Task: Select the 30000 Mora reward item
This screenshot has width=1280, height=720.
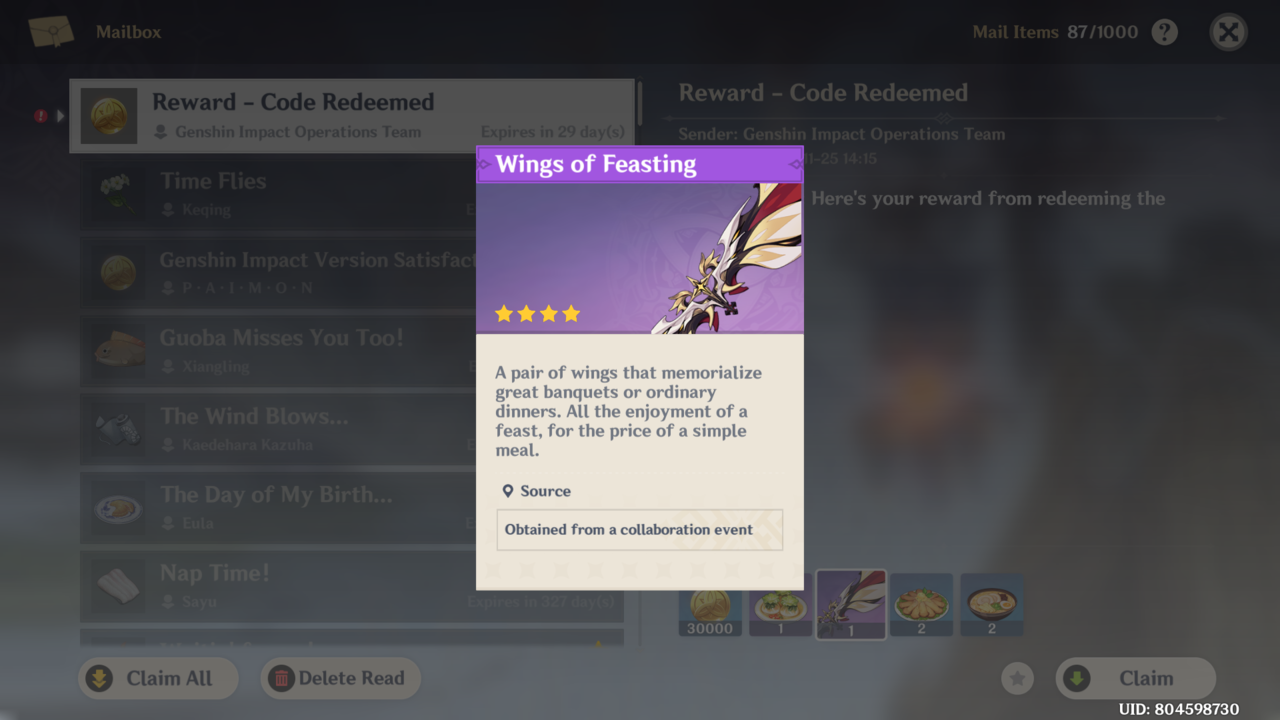Action: [x=710, y=606]
